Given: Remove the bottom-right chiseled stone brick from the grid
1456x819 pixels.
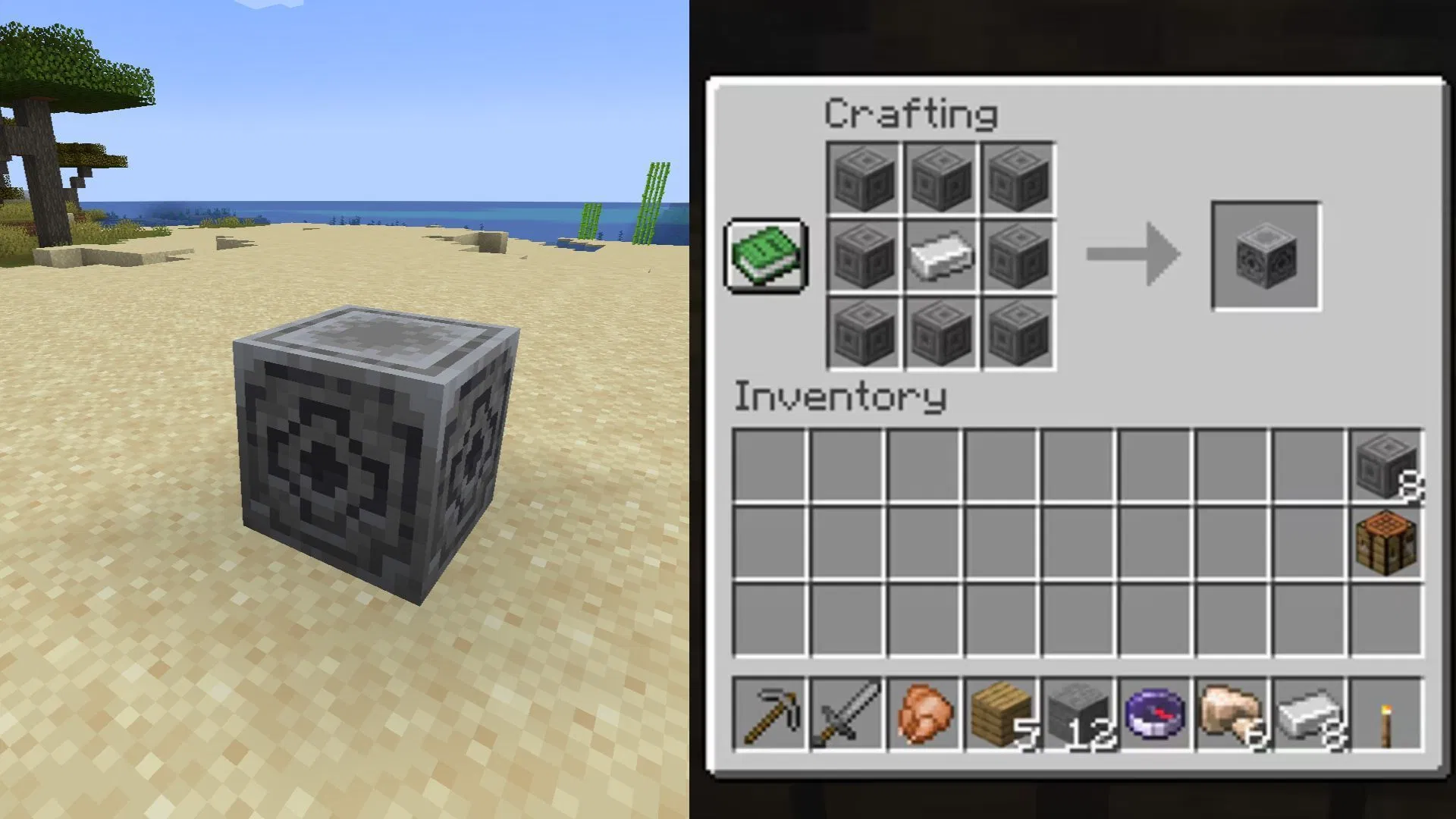Looking at the screenshot, I should (x=1019, y=332).
